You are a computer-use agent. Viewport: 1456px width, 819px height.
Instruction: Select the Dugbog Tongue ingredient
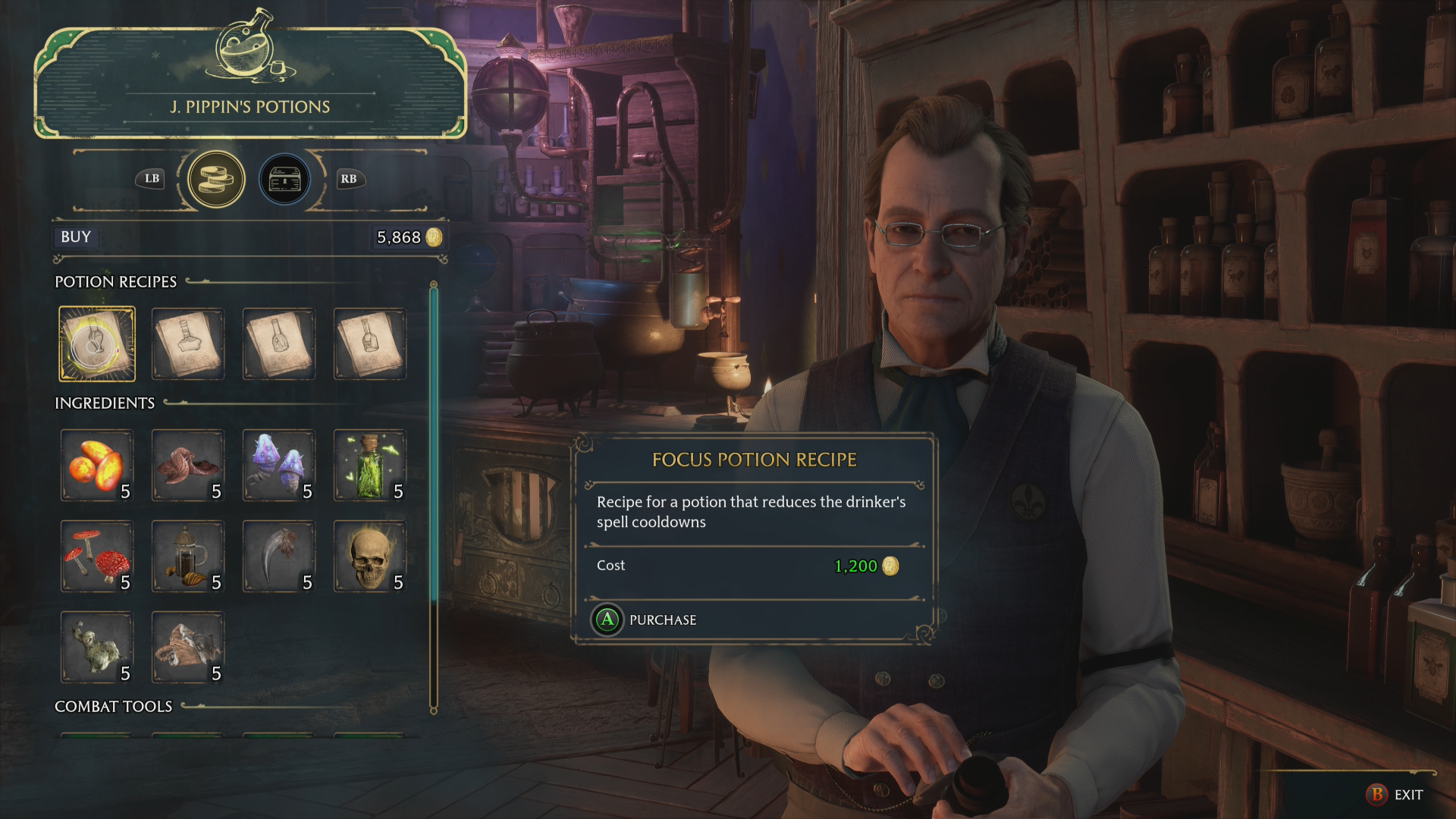pos(188,465)
